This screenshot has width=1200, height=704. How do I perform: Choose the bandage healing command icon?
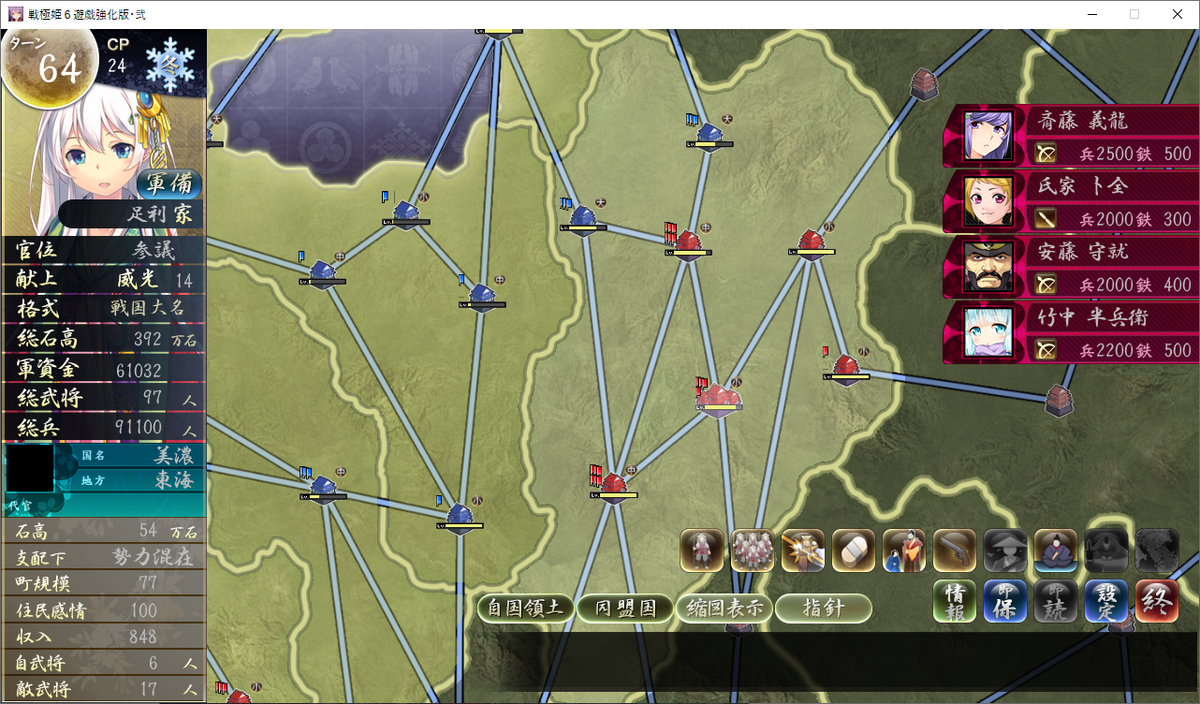853,551
